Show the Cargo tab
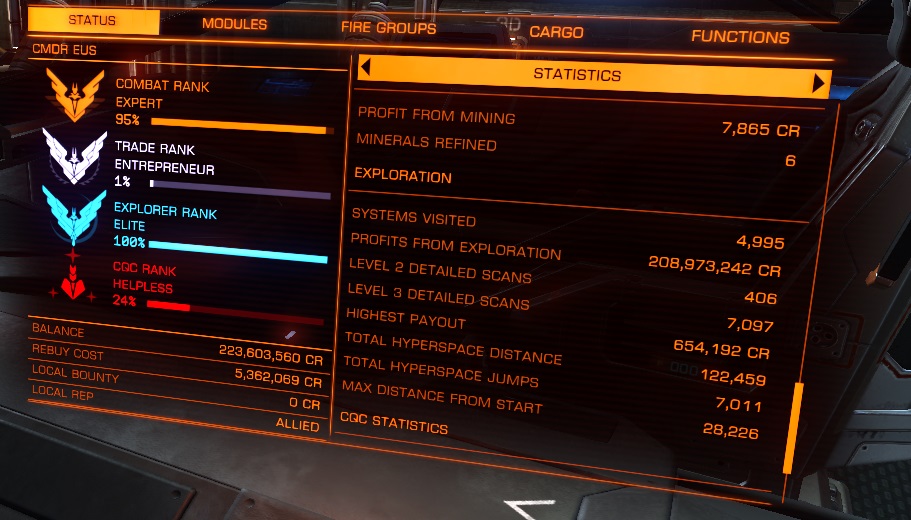 [x=556, y=33]
